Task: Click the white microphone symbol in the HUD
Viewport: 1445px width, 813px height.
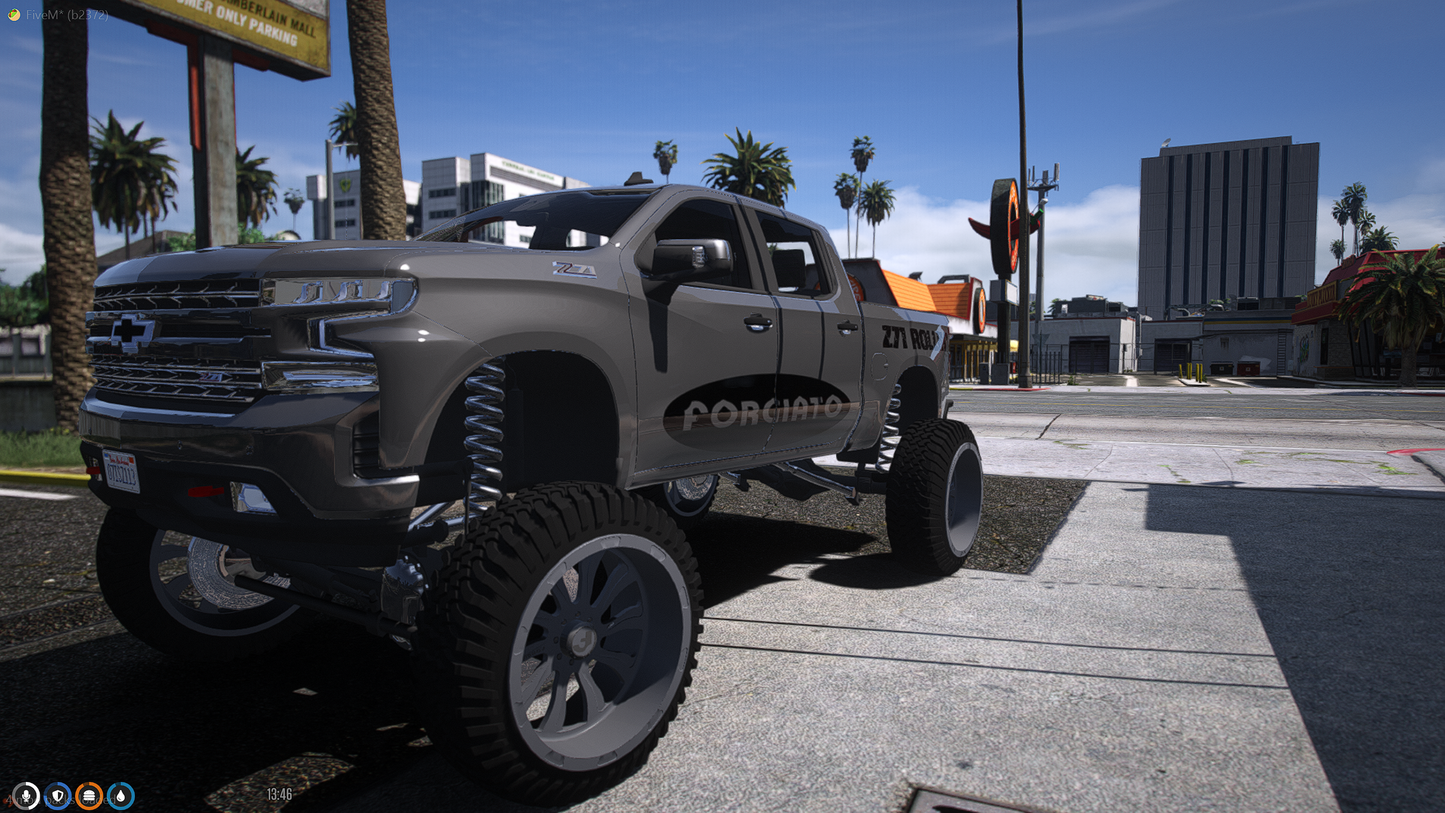Action: tap(26, 794)
